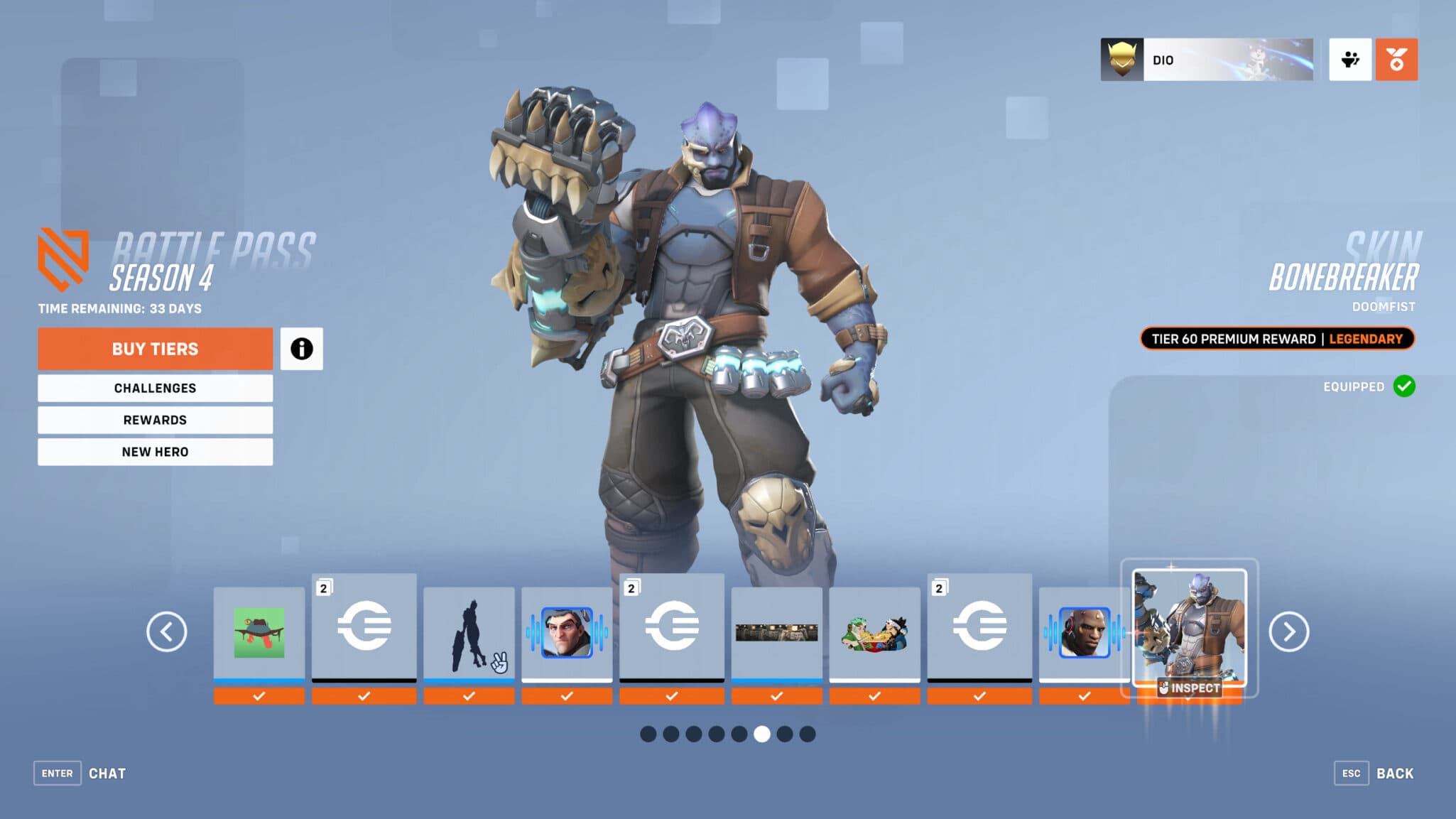Click New Hero to view the new hero
1456x819 pixels.
[155, 452]
